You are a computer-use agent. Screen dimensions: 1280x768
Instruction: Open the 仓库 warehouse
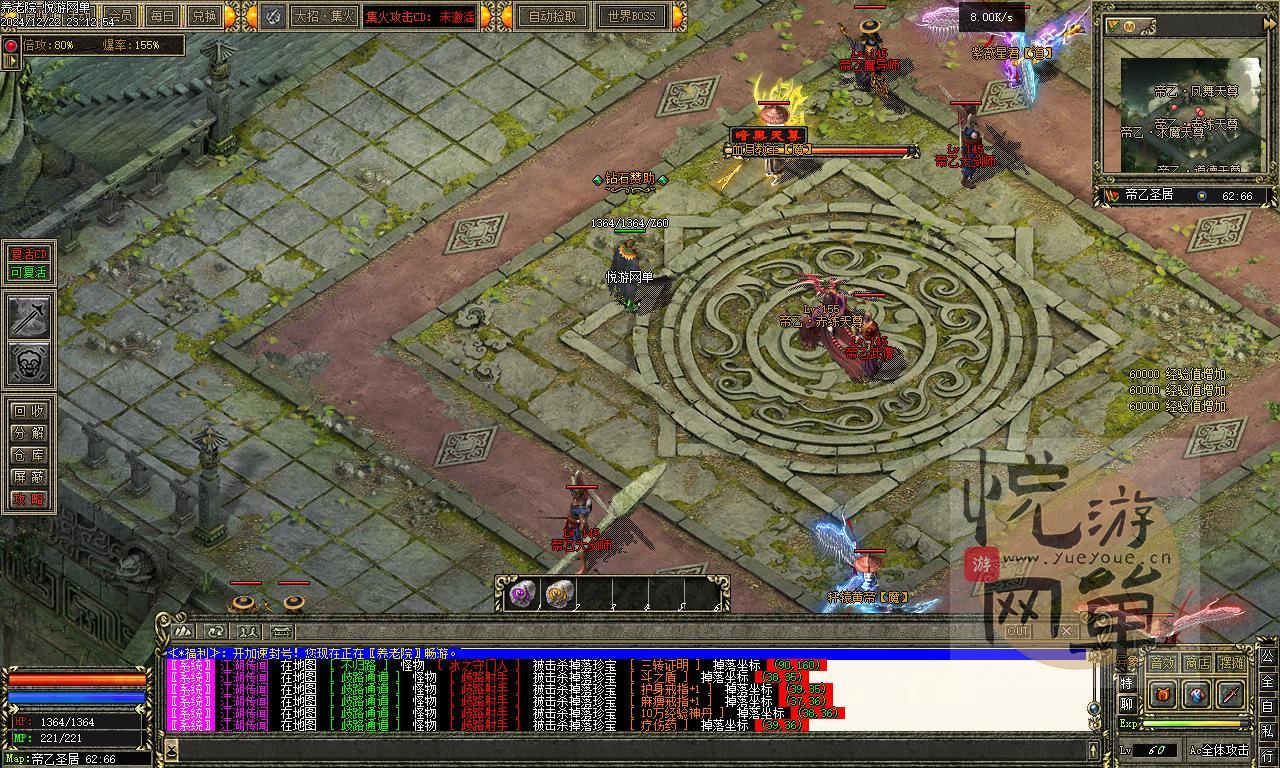pyautogui.click(x=29, y=455)
